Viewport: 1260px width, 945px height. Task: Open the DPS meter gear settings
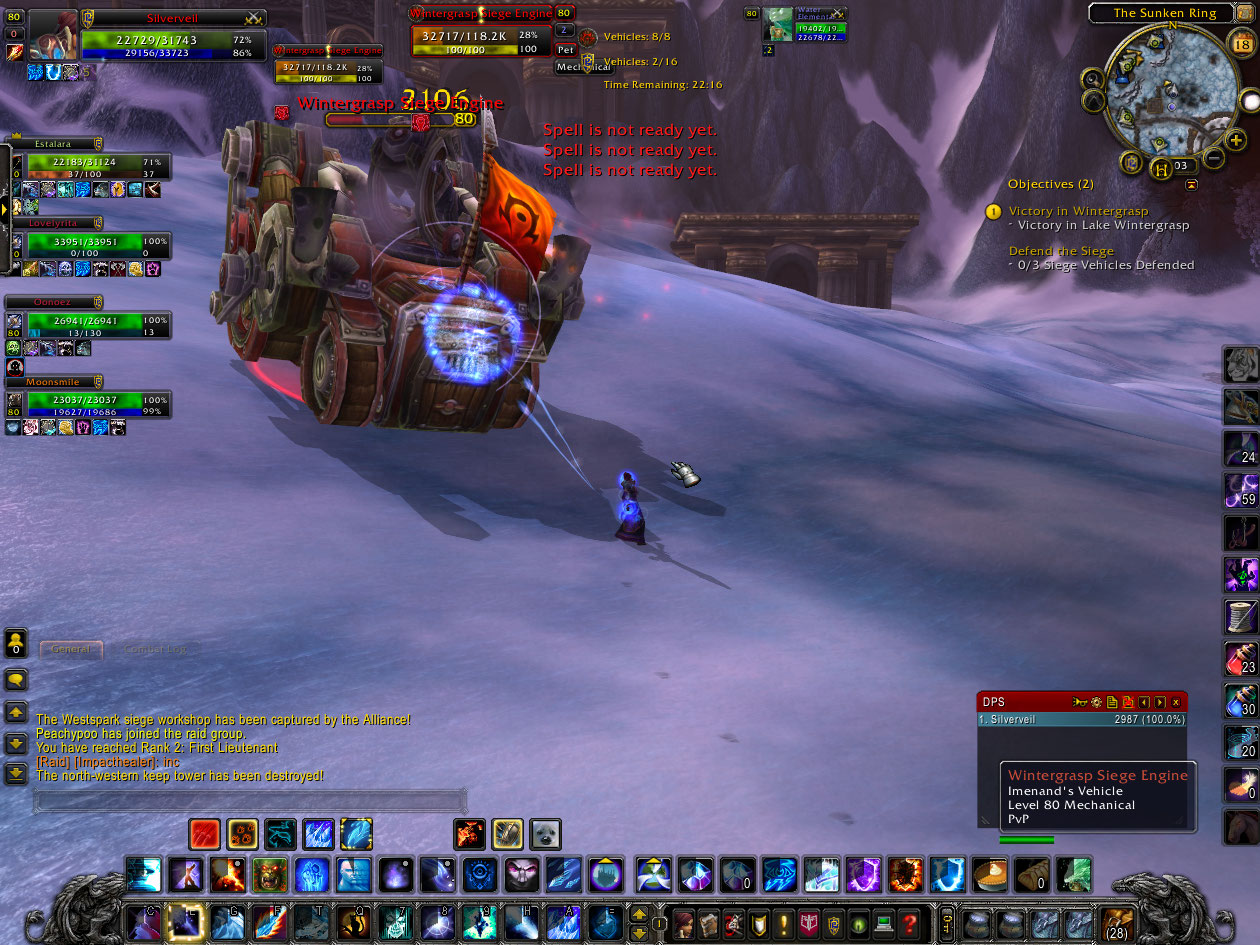tap(1095, 702)
